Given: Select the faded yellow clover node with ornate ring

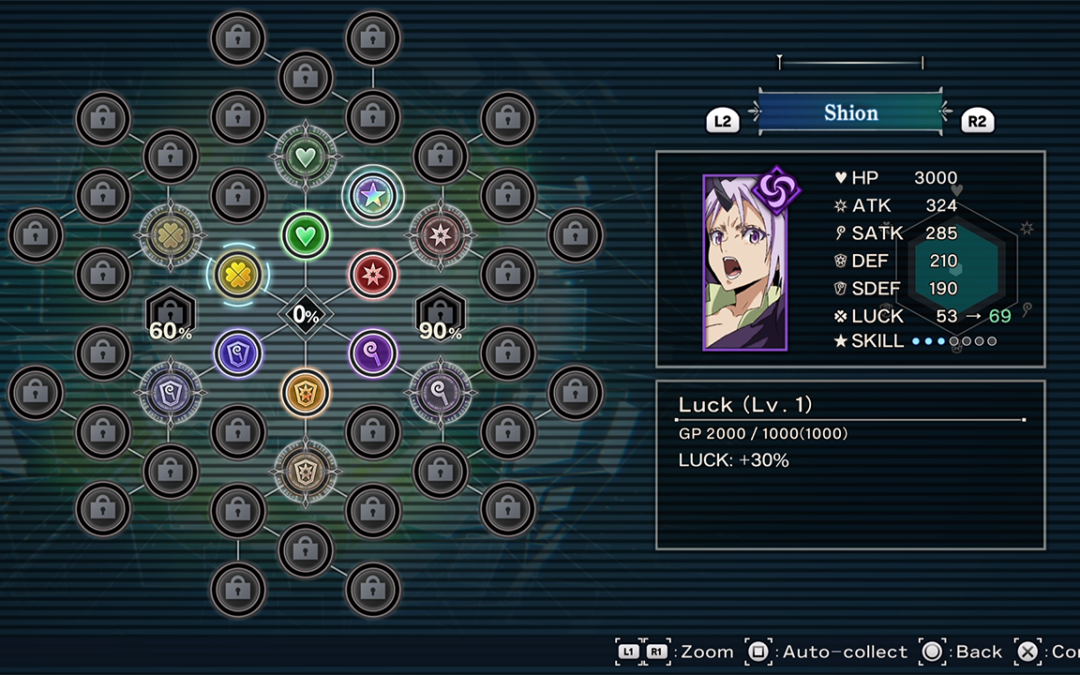Looking at the screenshot, I should (171, 235).
